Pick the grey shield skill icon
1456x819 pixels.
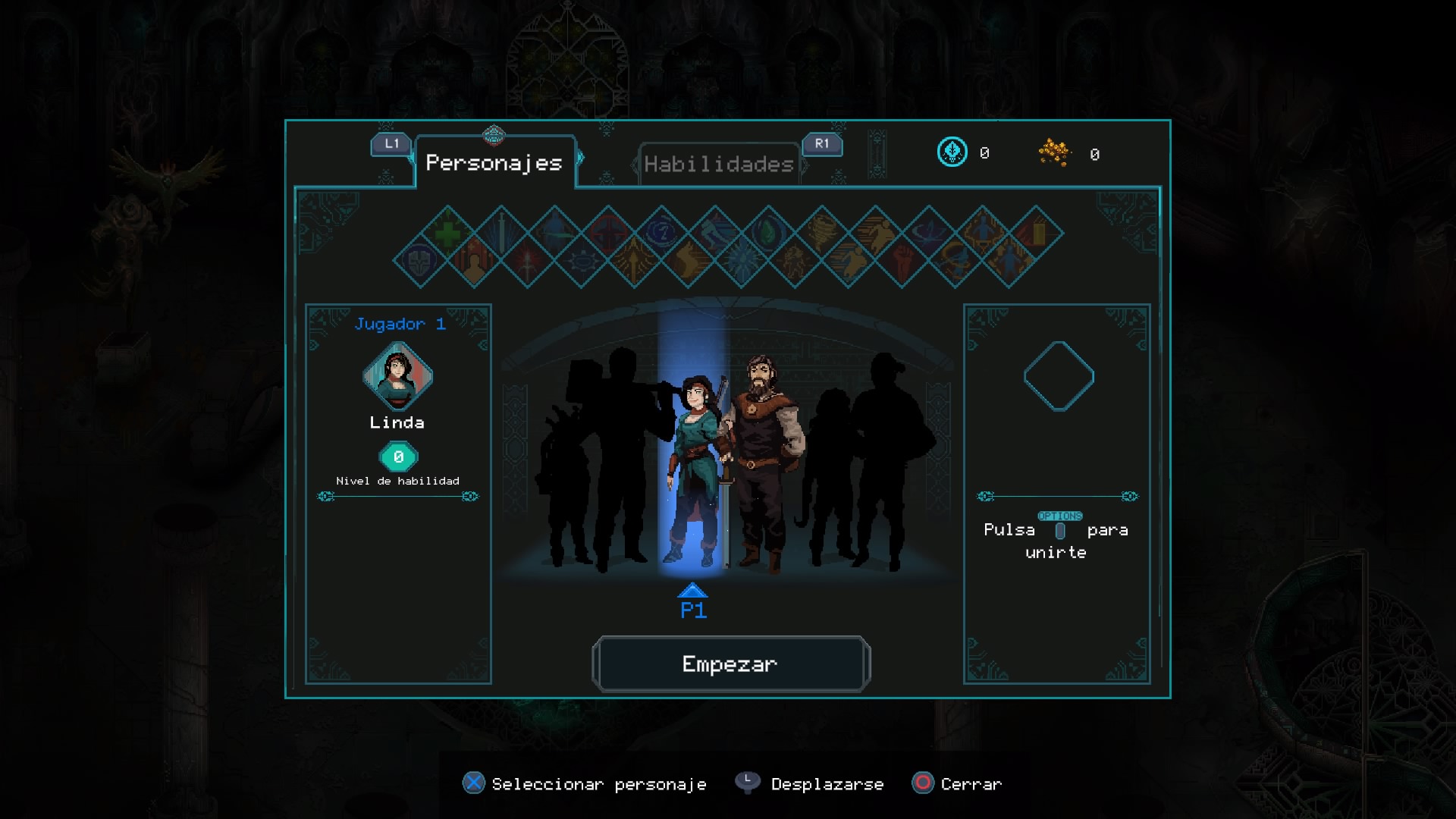click(x=420, y=260)
